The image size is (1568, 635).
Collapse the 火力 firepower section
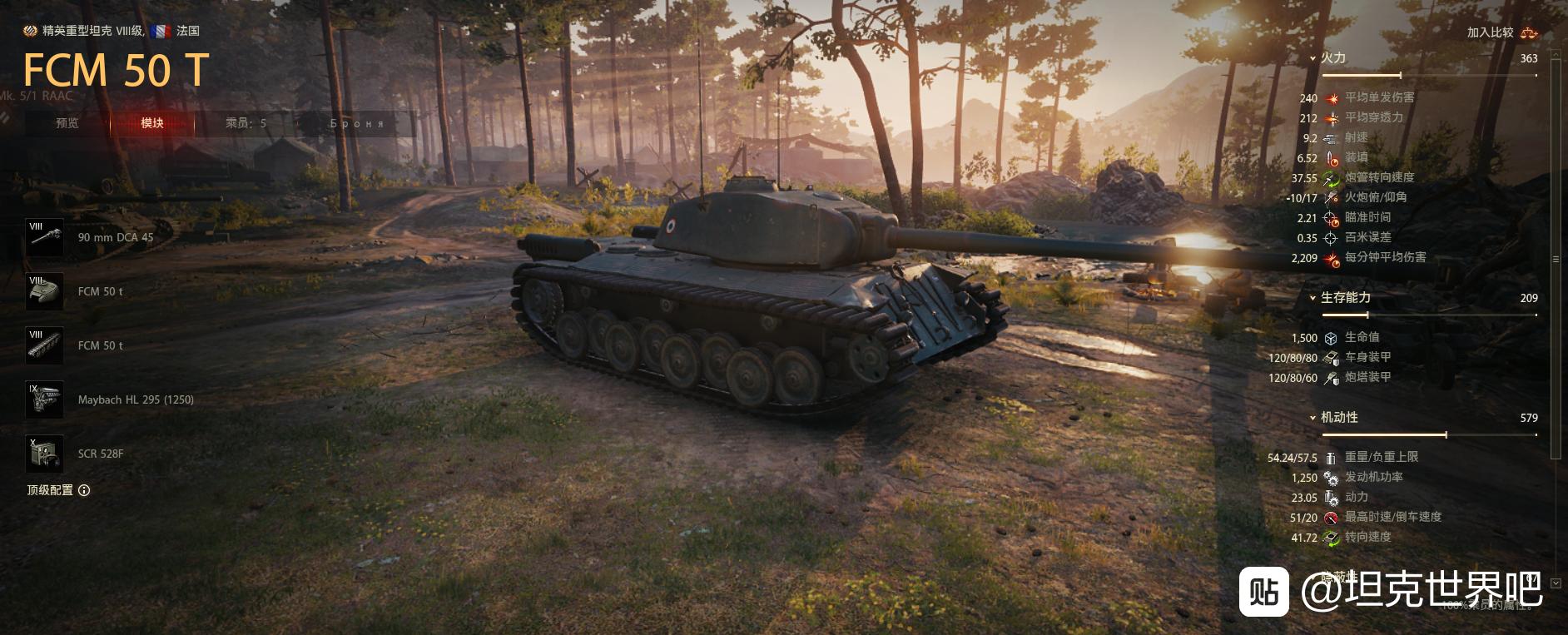(1313, 58)
